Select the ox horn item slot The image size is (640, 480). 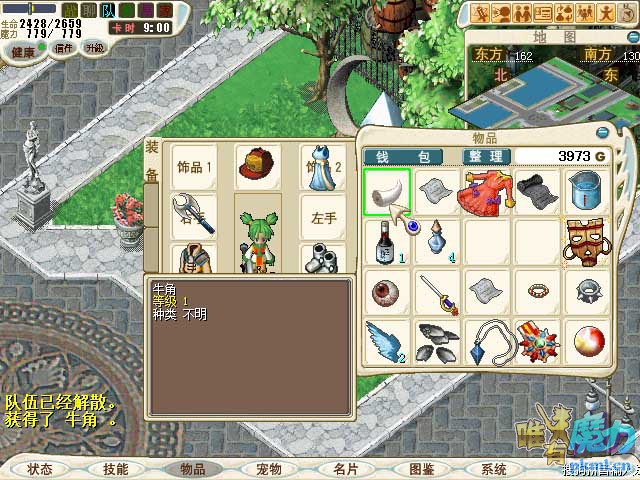[386, 191]
